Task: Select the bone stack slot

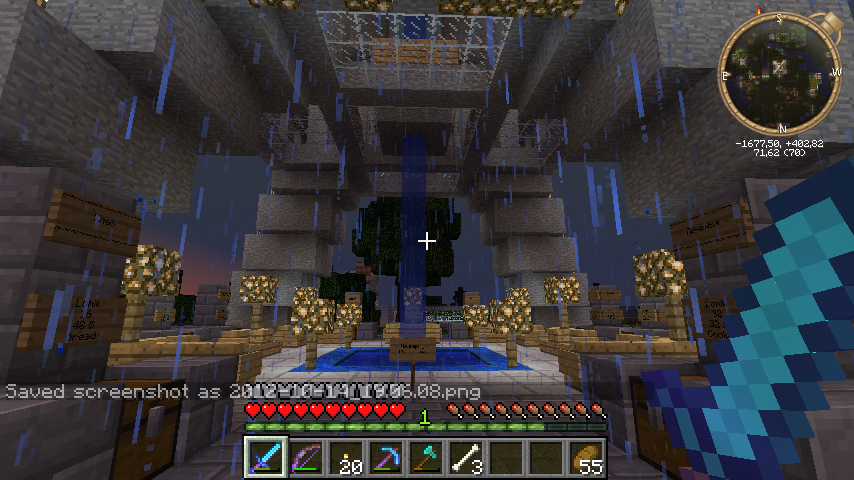Action: (x=466, y=458)
